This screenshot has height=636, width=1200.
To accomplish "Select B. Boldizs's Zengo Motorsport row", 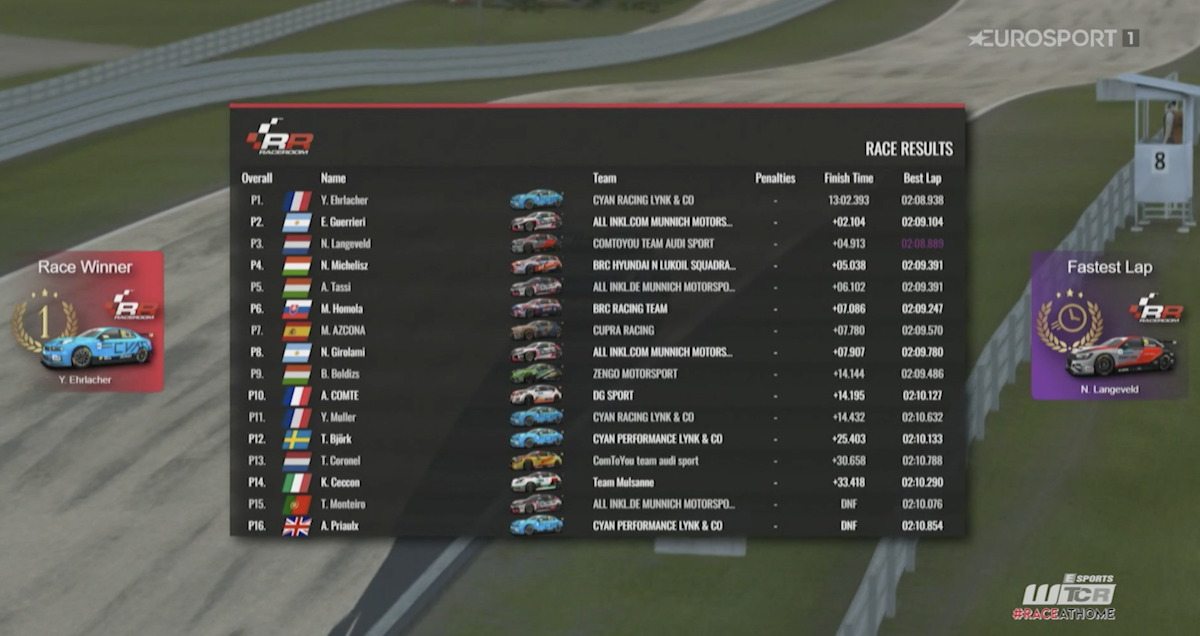I will pos(597,374).
